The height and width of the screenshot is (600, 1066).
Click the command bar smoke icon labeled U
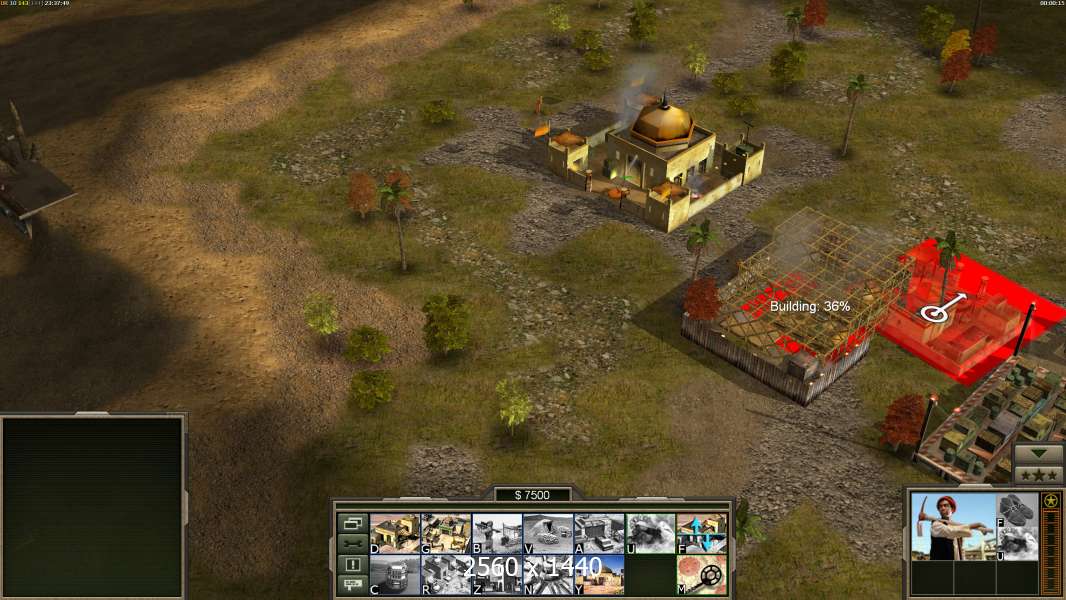coord(650,534)
